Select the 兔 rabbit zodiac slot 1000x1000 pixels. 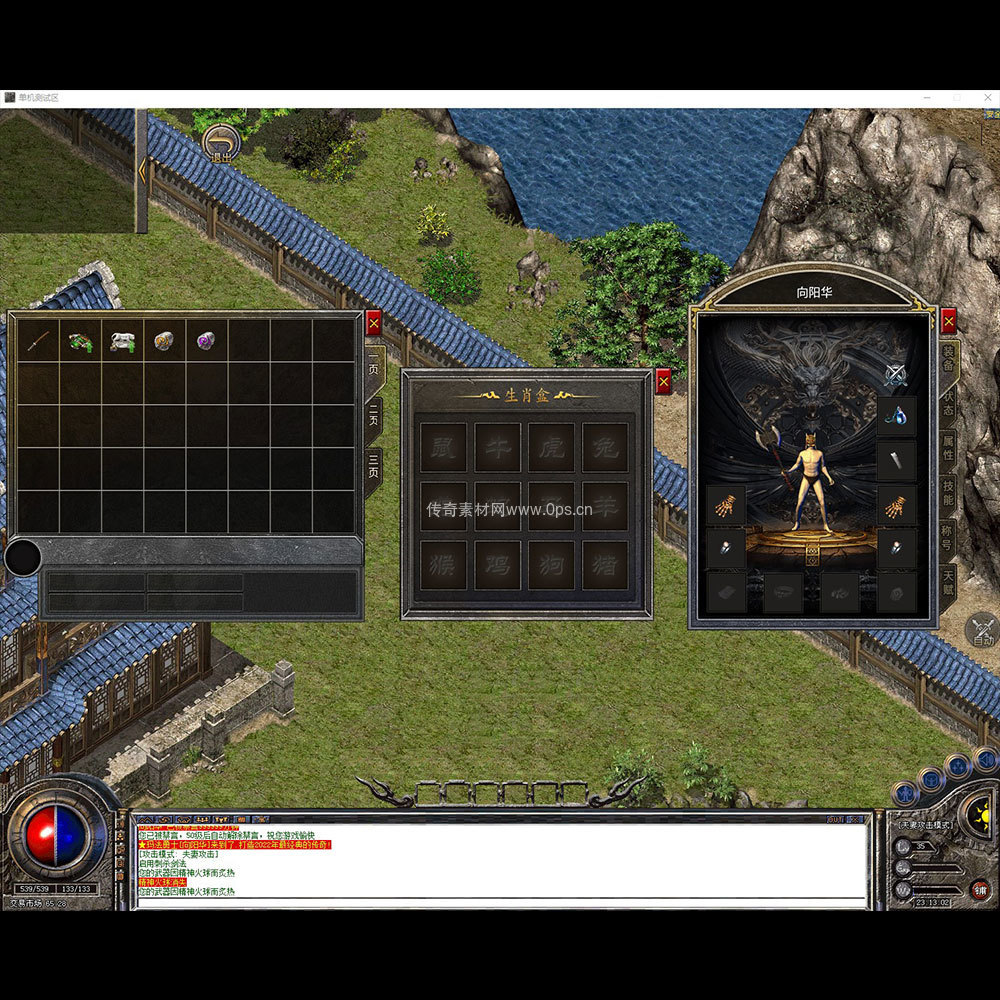[605, 447]
